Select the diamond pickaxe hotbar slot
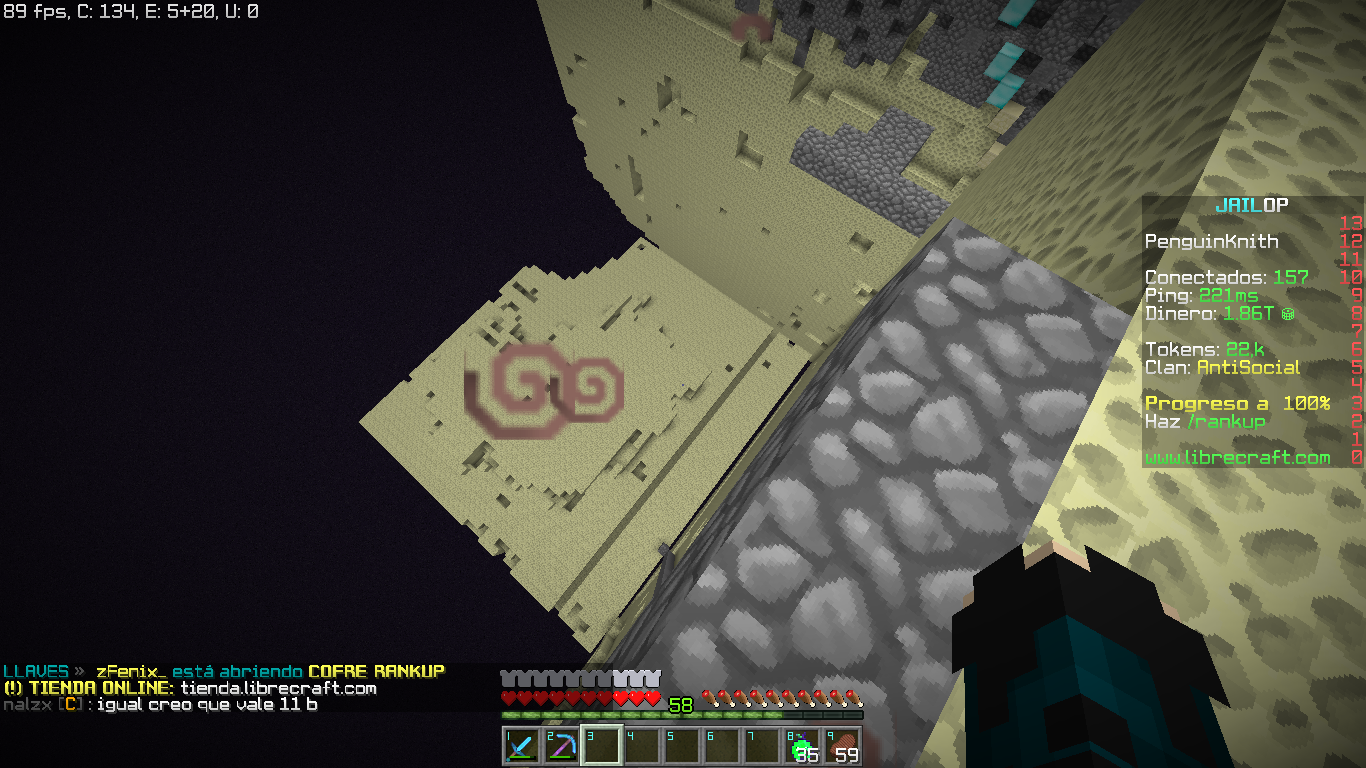This screenshot has height=768, width=1366. click(561, 746)
